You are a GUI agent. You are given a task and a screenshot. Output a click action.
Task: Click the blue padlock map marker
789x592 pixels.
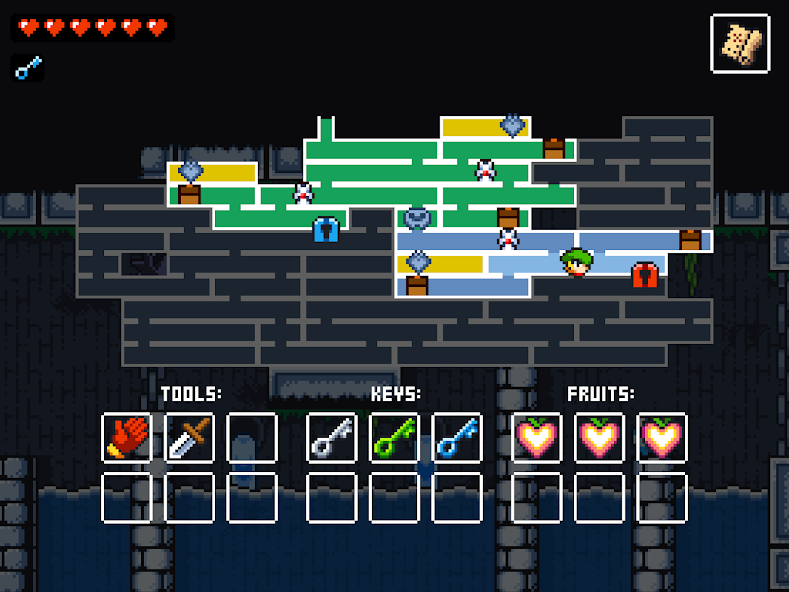click(x=327, y=230)
